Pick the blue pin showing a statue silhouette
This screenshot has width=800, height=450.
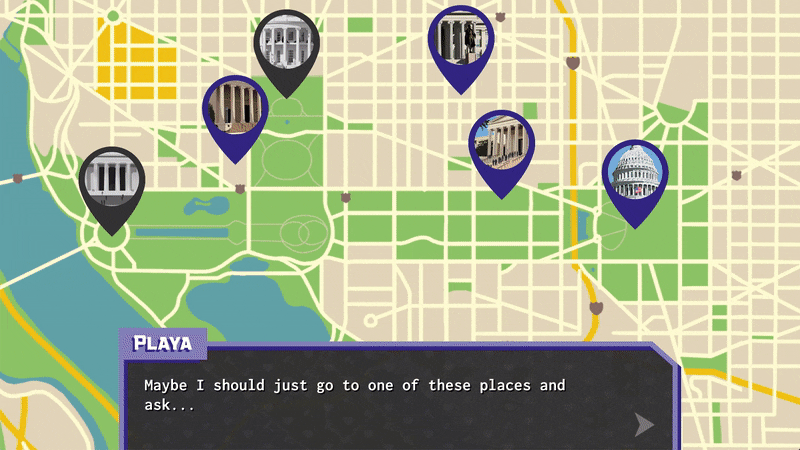point(461,40)
